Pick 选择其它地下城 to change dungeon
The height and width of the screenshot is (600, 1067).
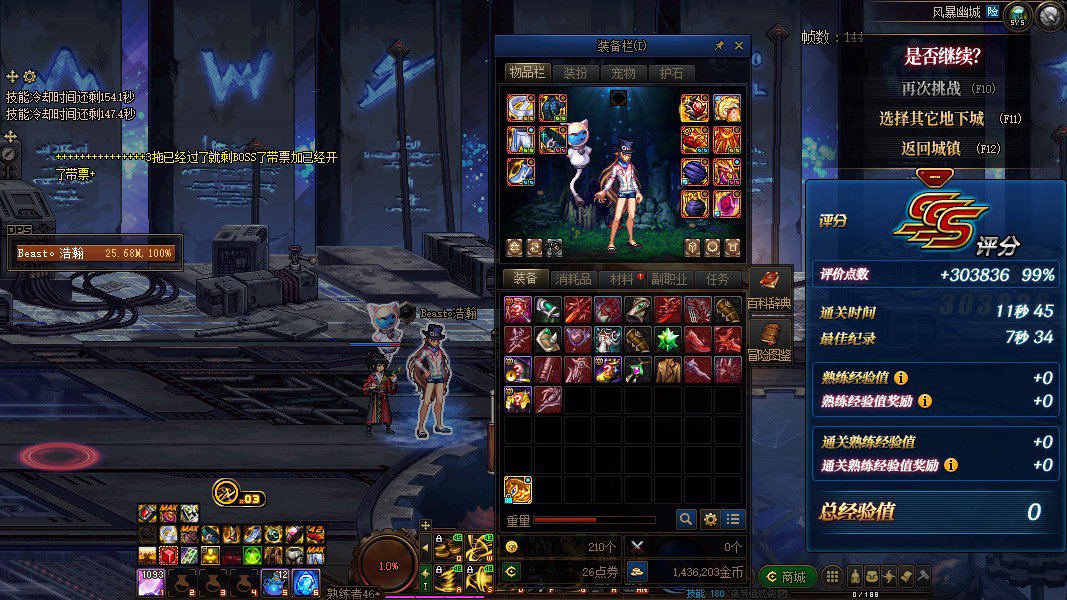[931, 118]
